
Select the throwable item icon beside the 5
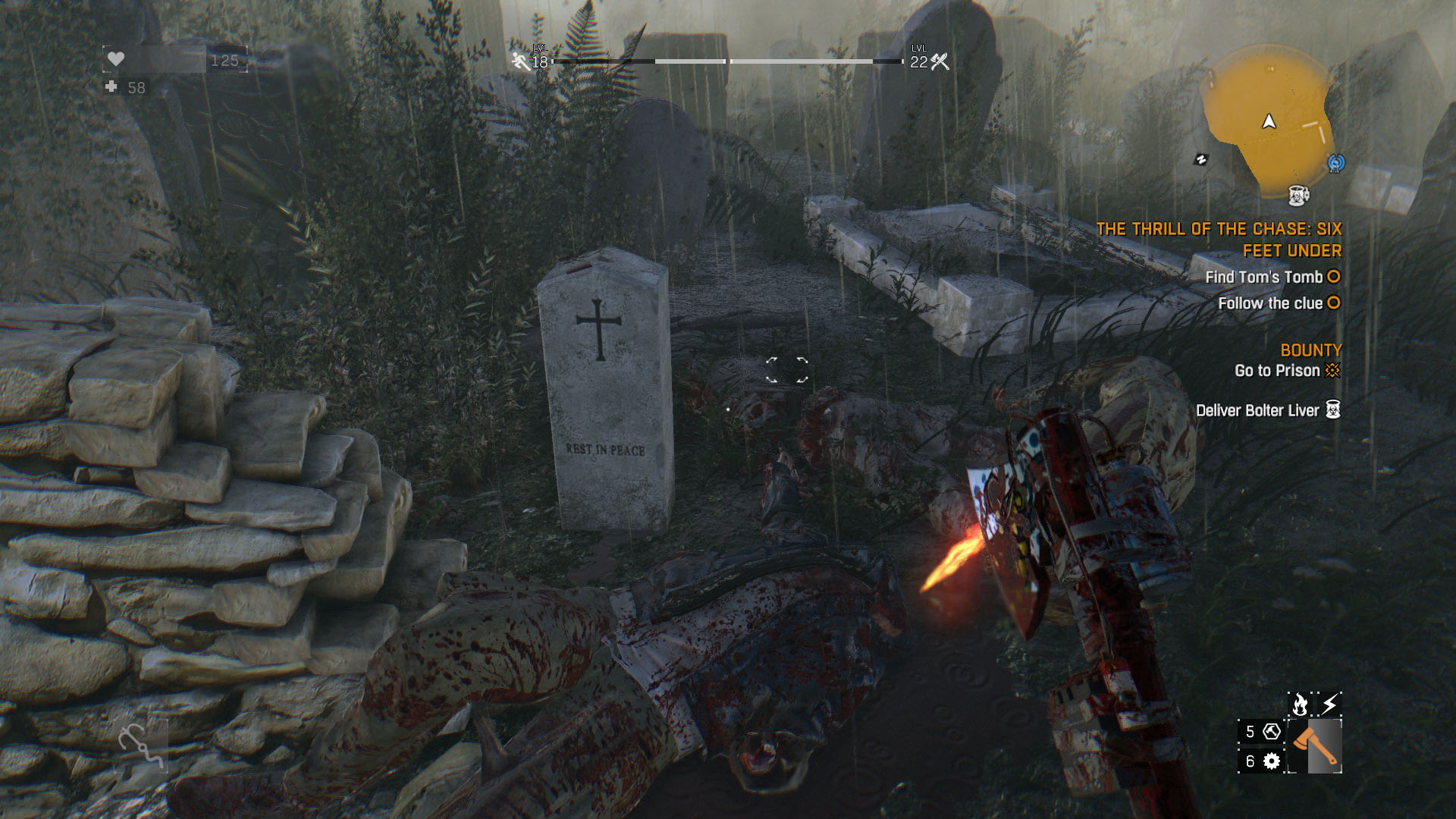1272,732
